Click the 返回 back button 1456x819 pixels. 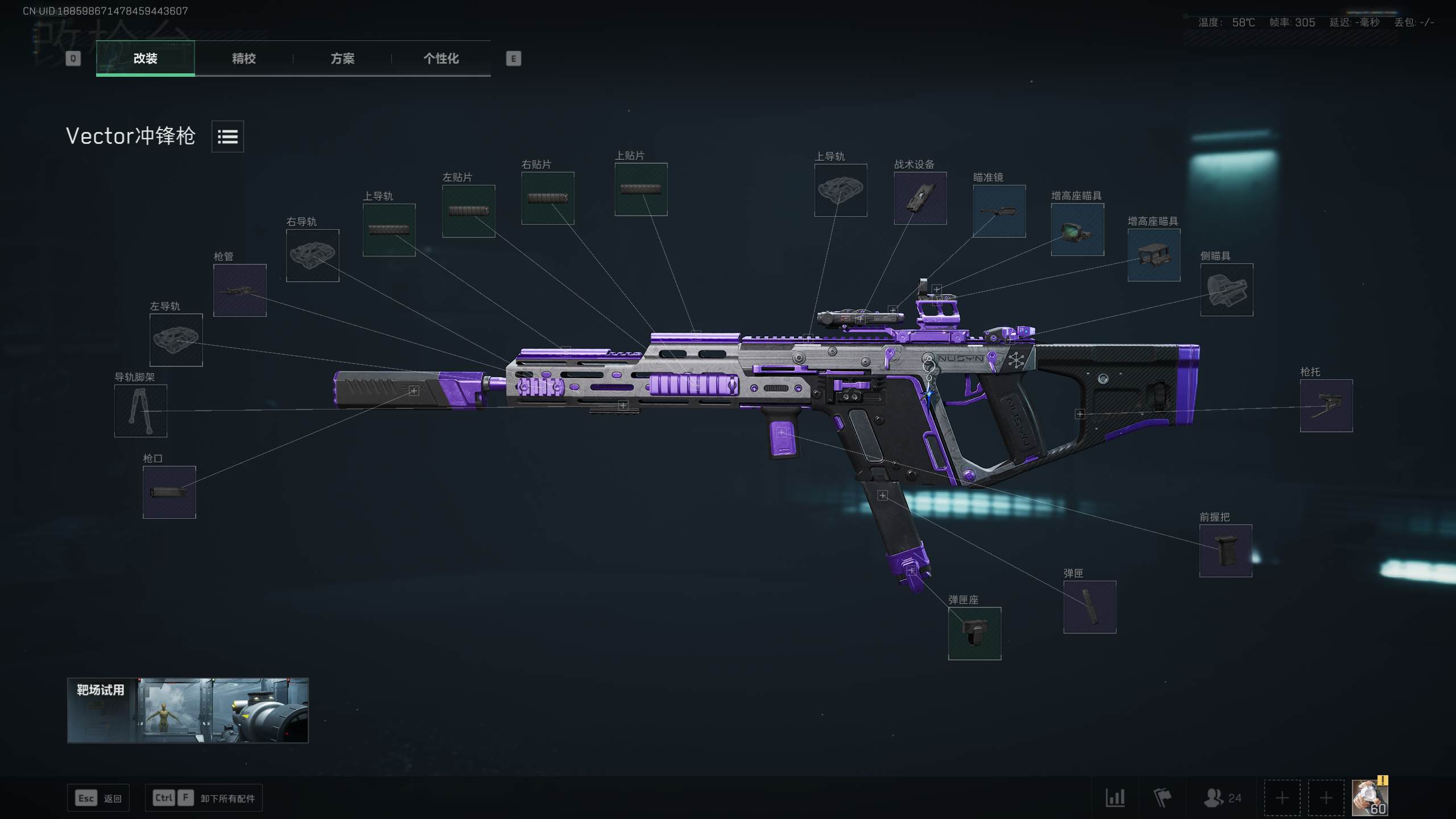click(98, 798)
